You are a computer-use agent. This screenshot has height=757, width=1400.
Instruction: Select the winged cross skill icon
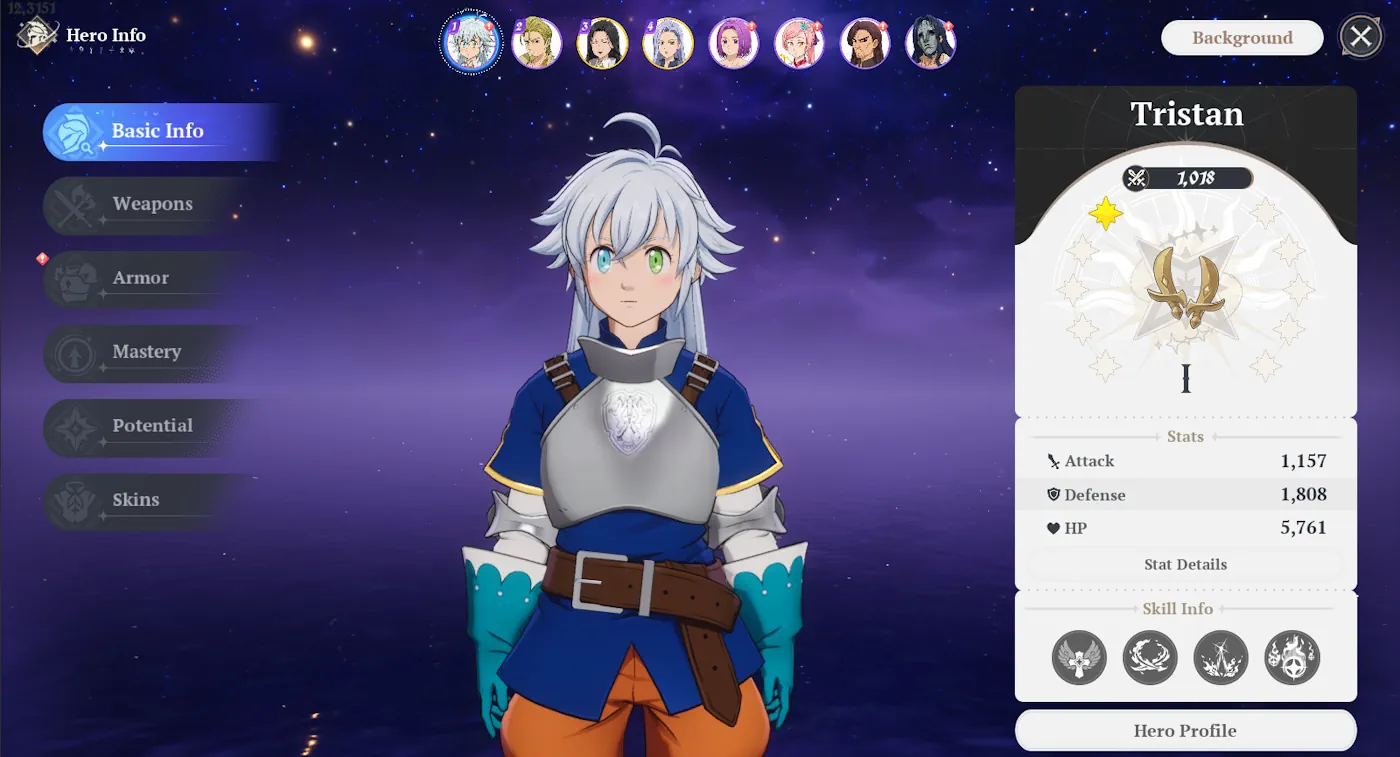(x=1080, y=658)
